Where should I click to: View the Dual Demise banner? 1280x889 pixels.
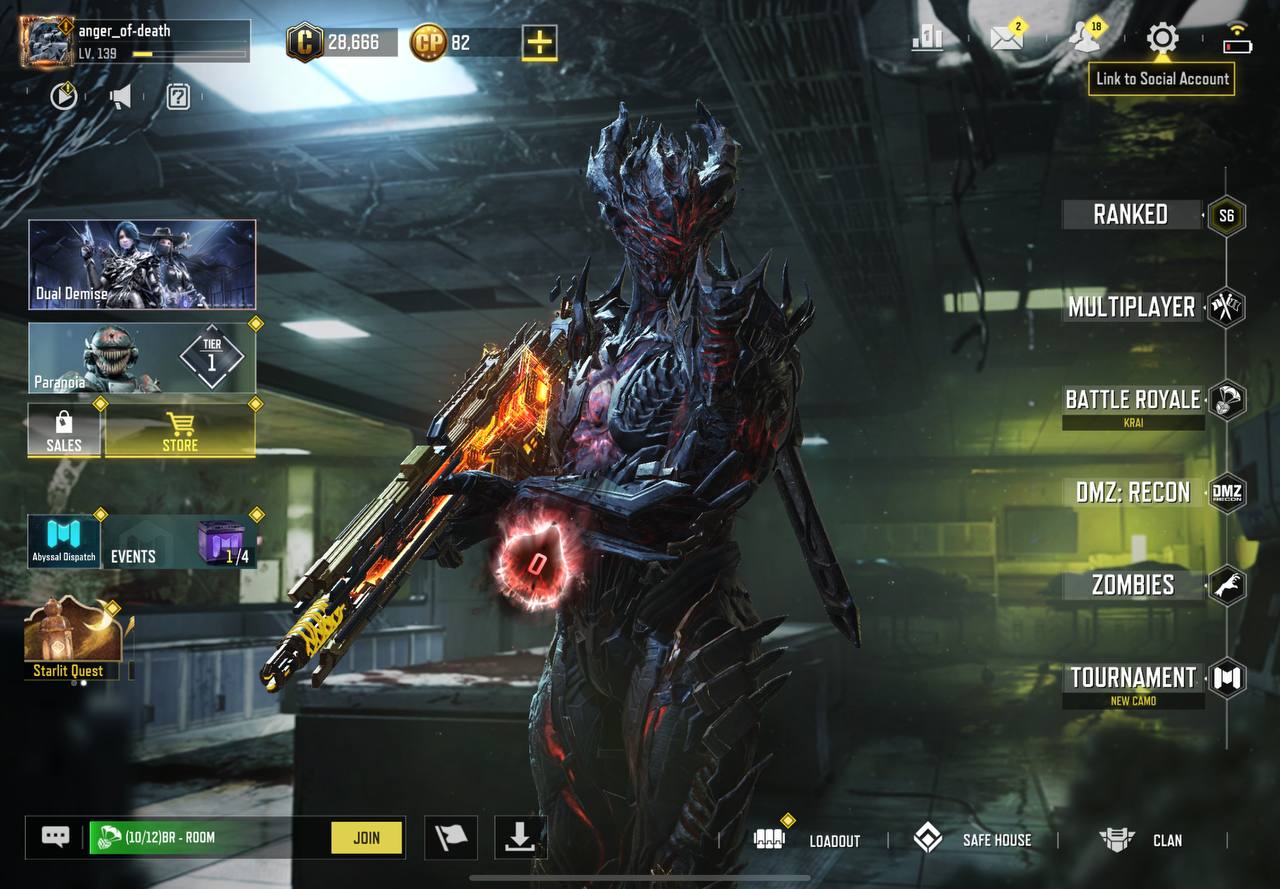pos(142,264)
